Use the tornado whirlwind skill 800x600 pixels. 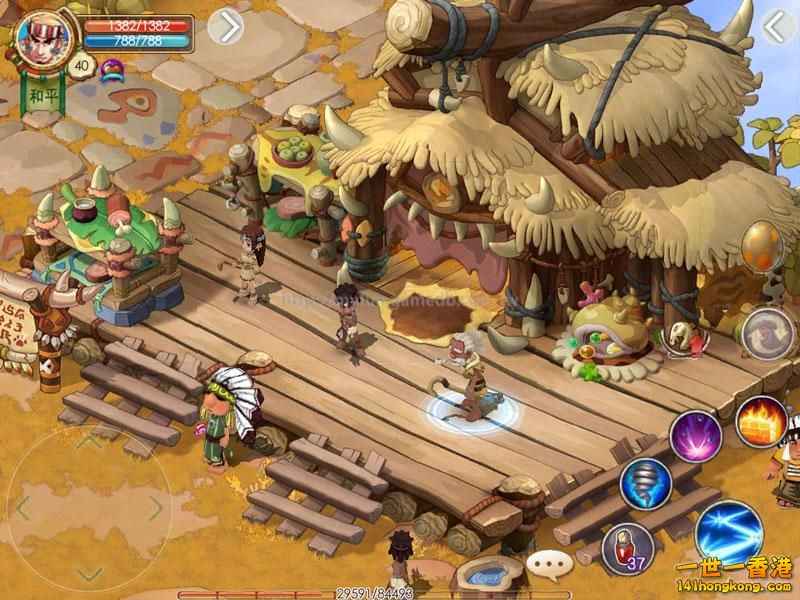click(x=645, y=484)
